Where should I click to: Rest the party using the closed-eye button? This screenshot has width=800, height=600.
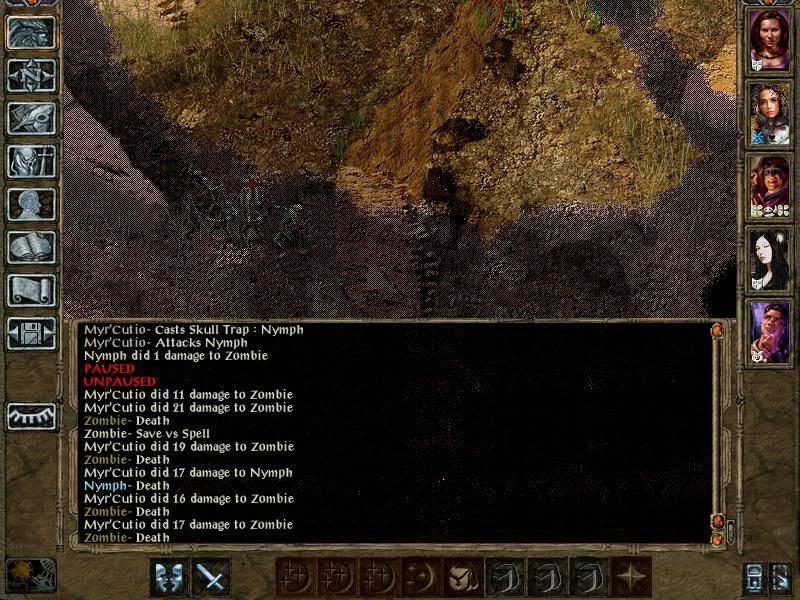click(x=31, y=416)
